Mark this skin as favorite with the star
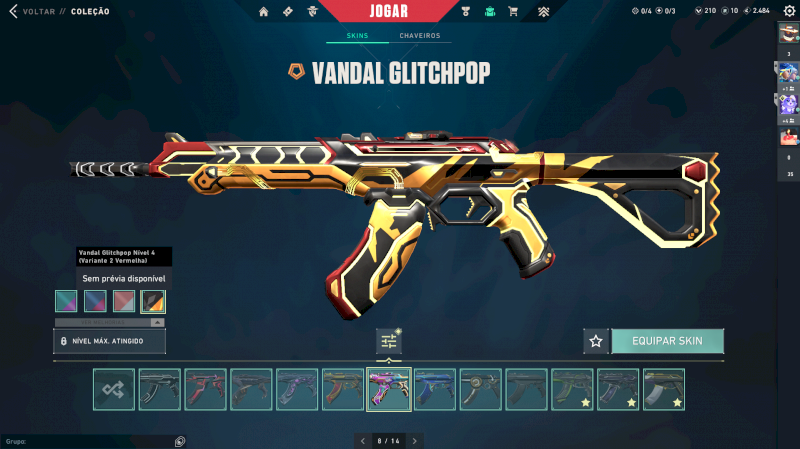Viewport: 800px width, 449px height. point(596,341)
